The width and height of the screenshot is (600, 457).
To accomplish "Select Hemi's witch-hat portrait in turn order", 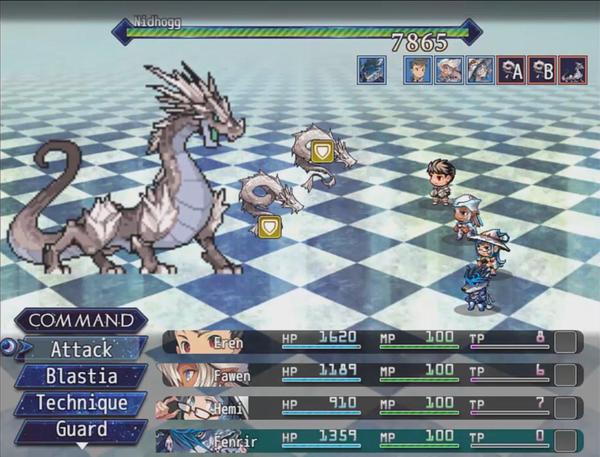I will point(480,69).
